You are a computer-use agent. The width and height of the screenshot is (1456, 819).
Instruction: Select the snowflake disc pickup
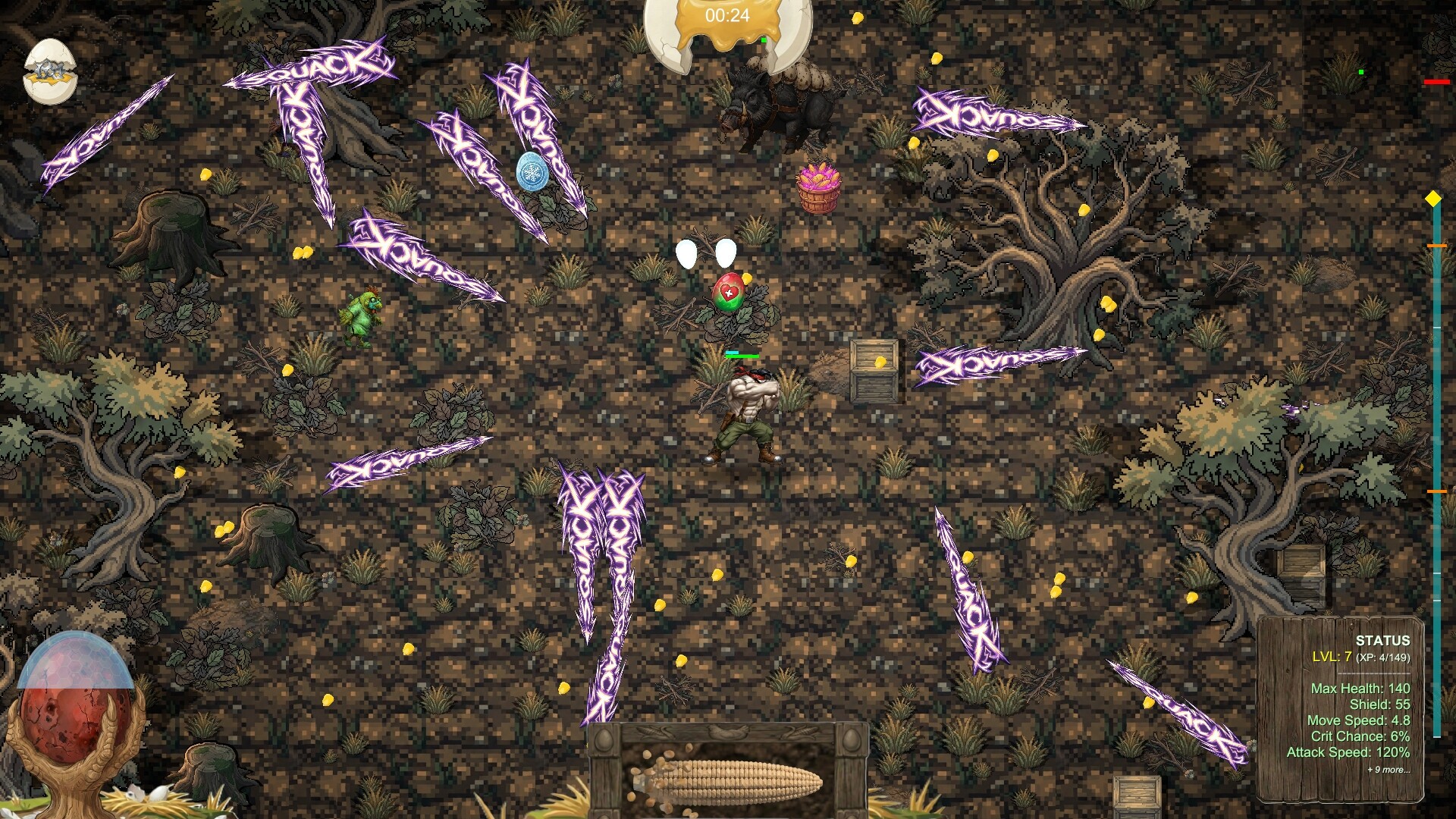[x=533, y=173]
